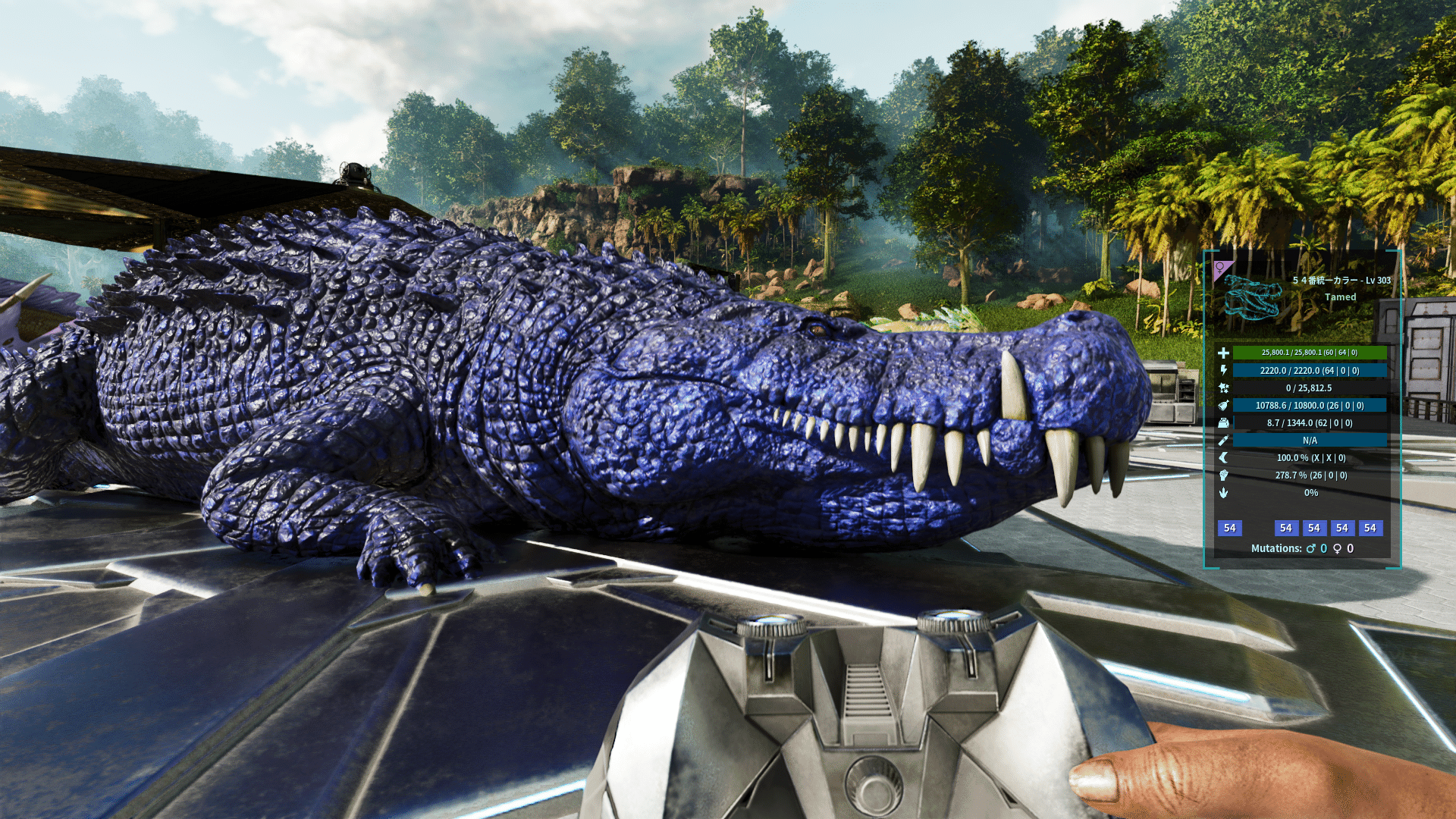The width and height of the screenshot is (1456, 819).
Task: Click the health plus icon
Action: coord(1223,353)
